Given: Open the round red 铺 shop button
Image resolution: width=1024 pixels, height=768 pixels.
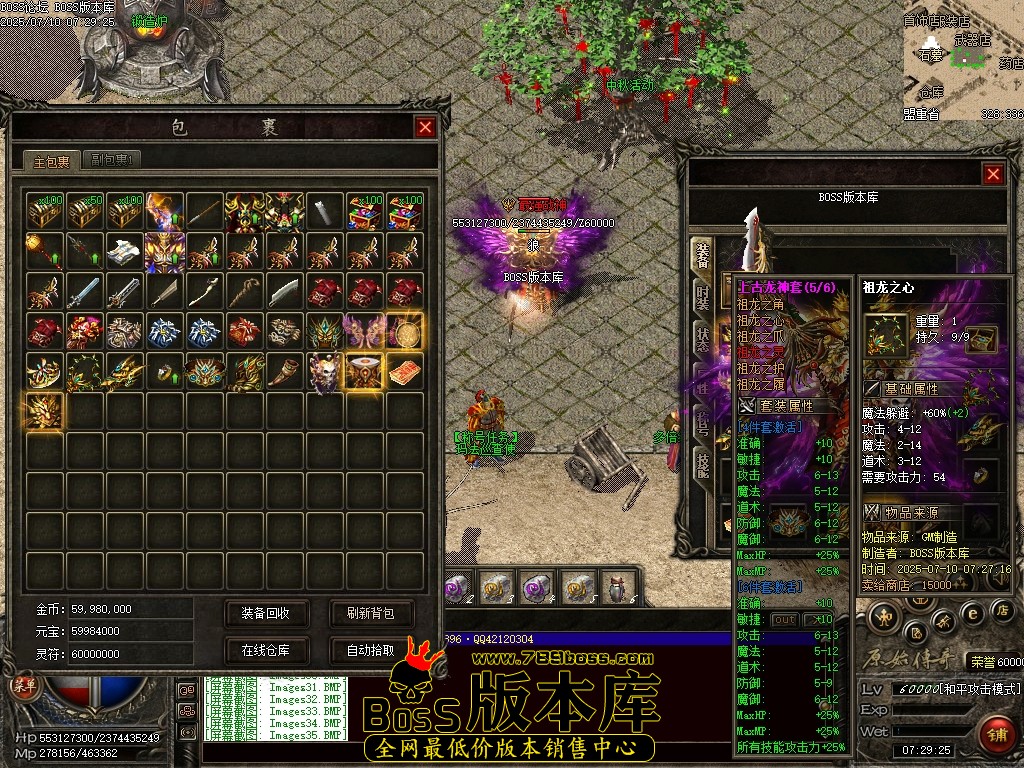Looking at the screenshot, I should (995, 735).
